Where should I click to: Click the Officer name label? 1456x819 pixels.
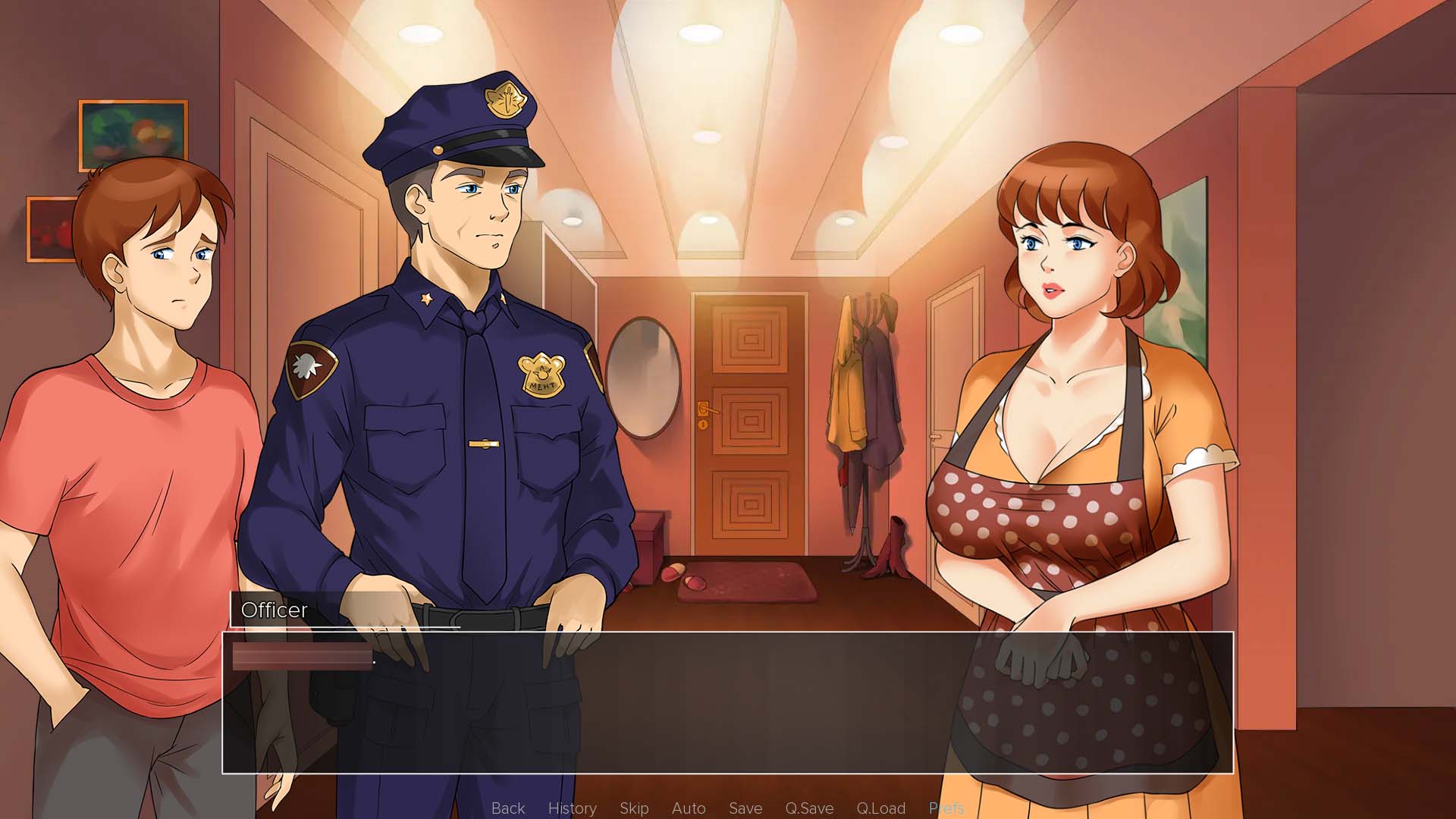tap(274, 610)
